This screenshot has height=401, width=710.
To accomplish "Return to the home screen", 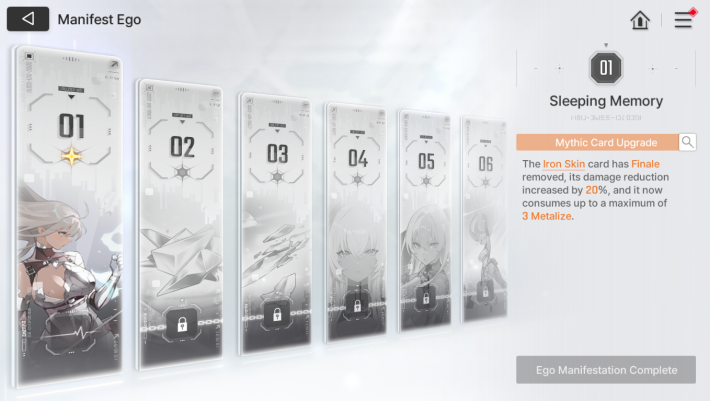I will pos(641,20).
